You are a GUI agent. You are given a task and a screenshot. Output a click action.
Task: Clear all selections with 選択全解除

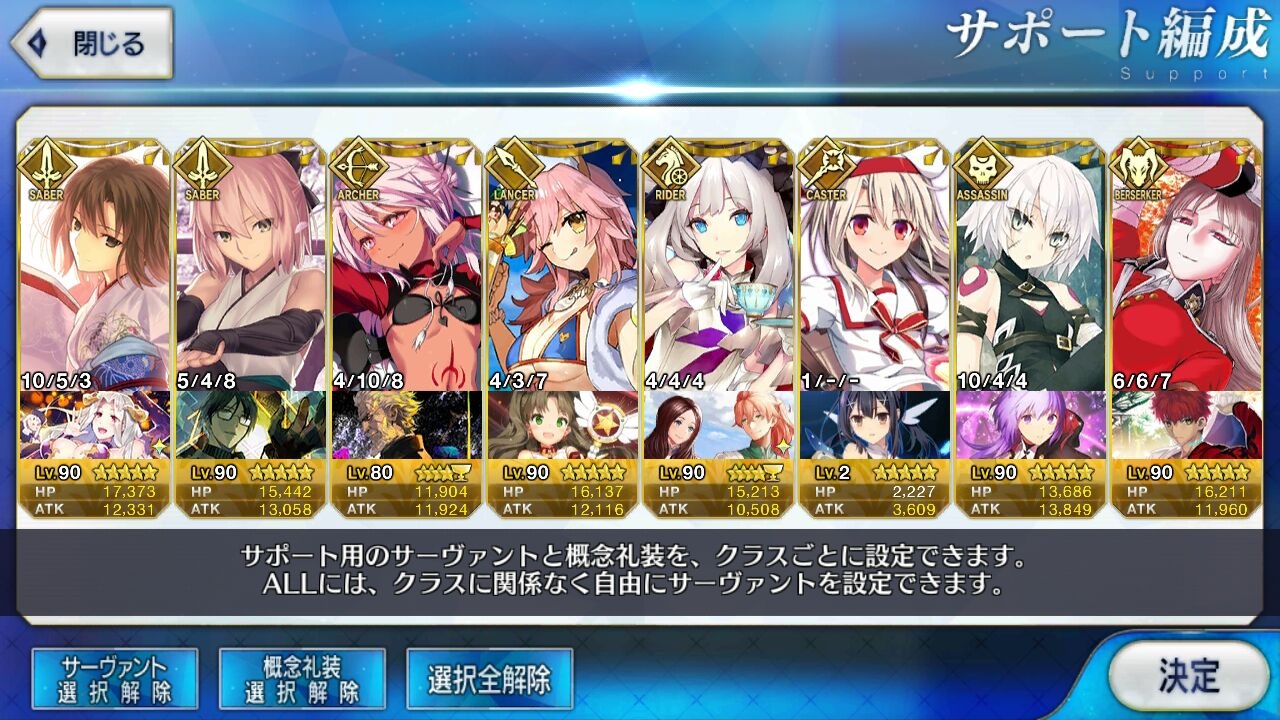(x=489, y=680)
